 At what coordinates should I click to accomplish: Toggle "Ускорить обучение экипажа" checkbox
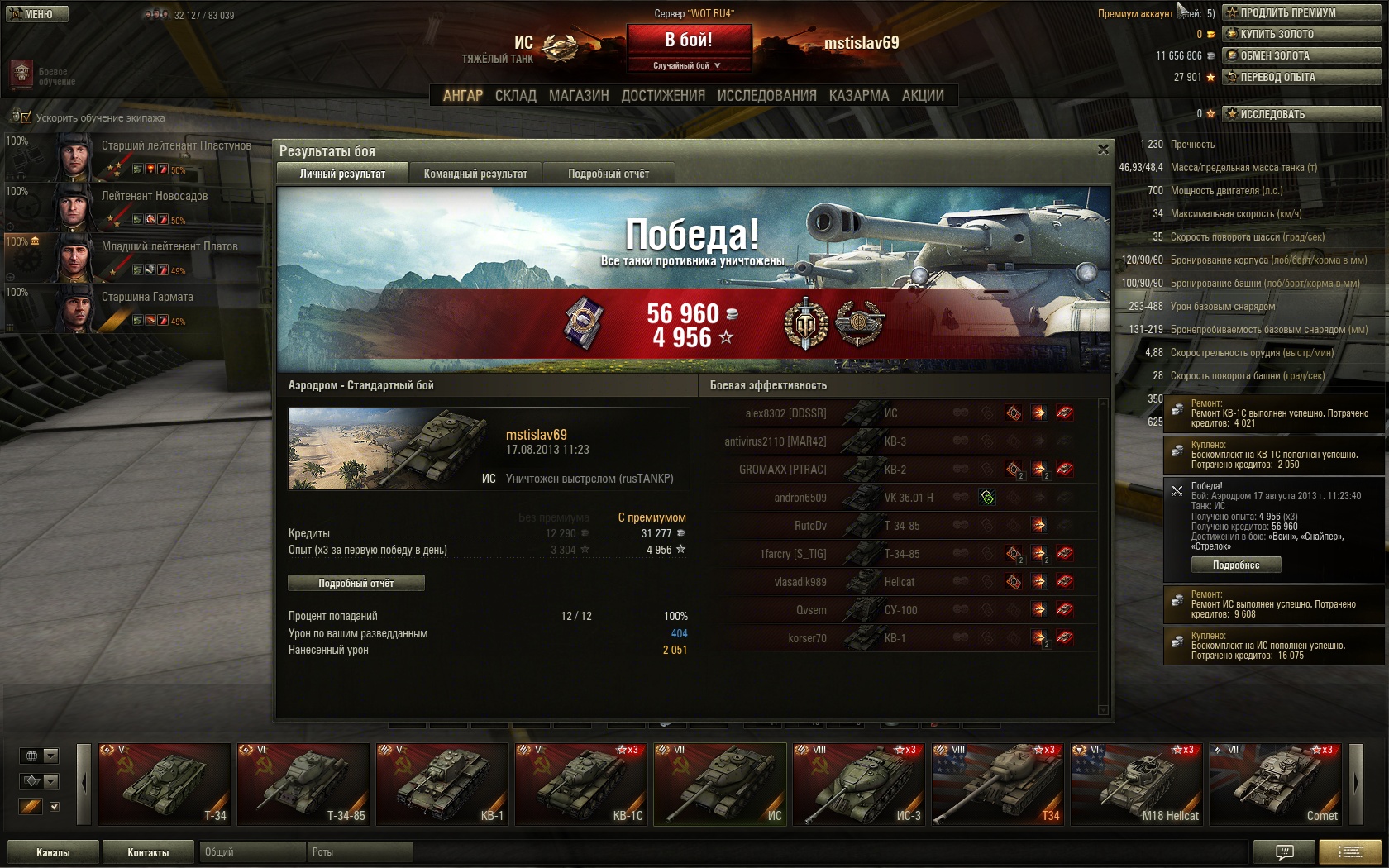(26, 117)
